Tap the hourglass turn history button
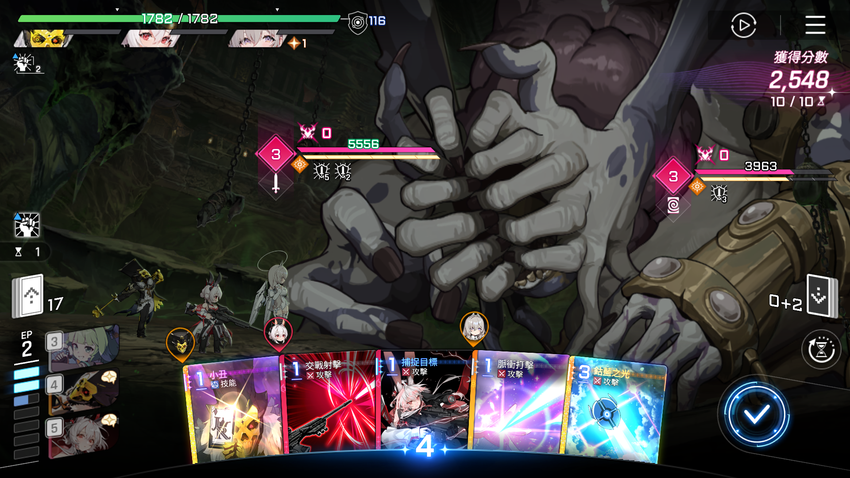 [822, 349]
